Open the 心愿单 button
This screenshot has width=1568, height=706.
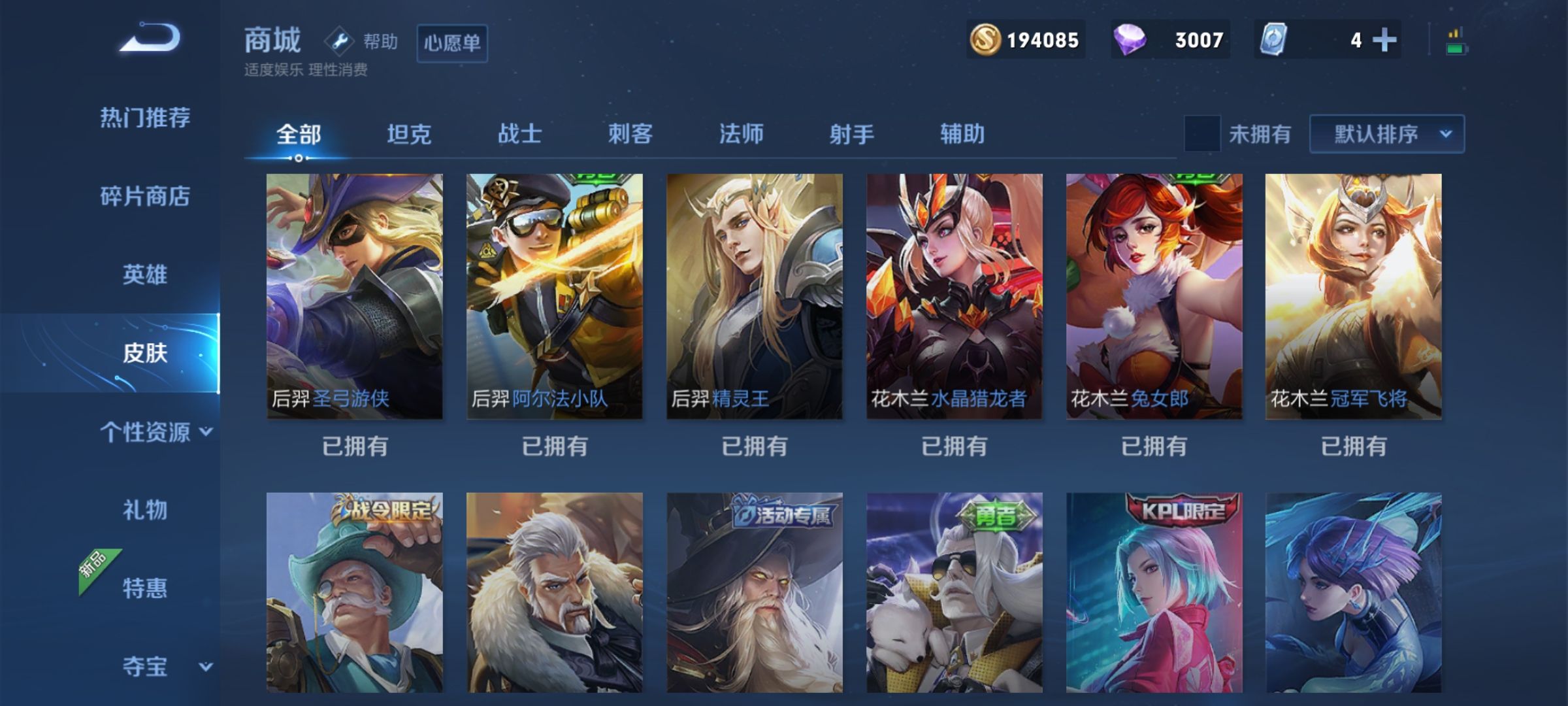tap(452, 43)
